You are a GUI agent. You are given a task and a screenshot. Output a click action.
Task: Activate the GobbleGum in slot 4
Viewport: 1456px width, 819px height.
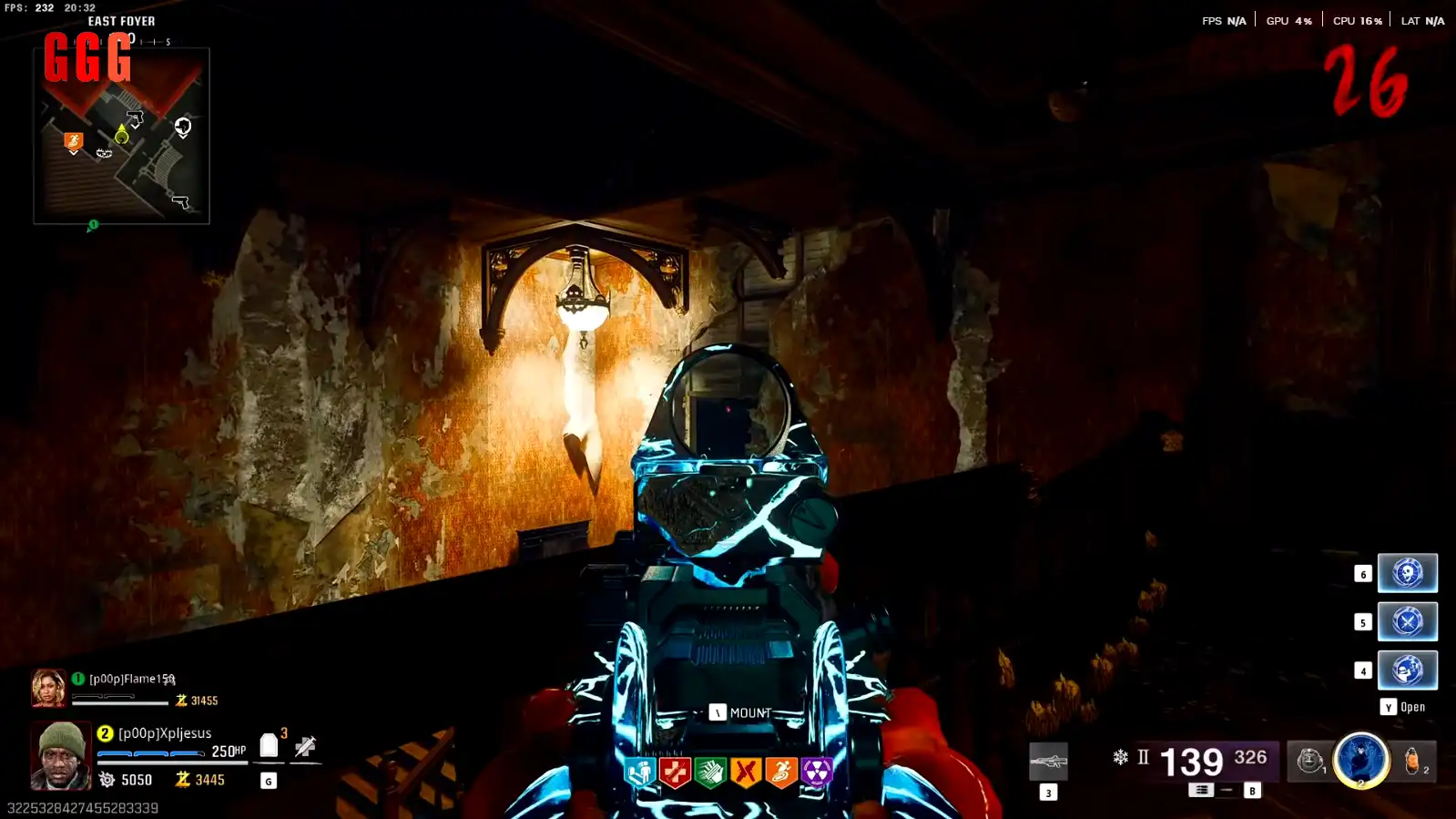pyautogui.click(x=1407, y=670)
